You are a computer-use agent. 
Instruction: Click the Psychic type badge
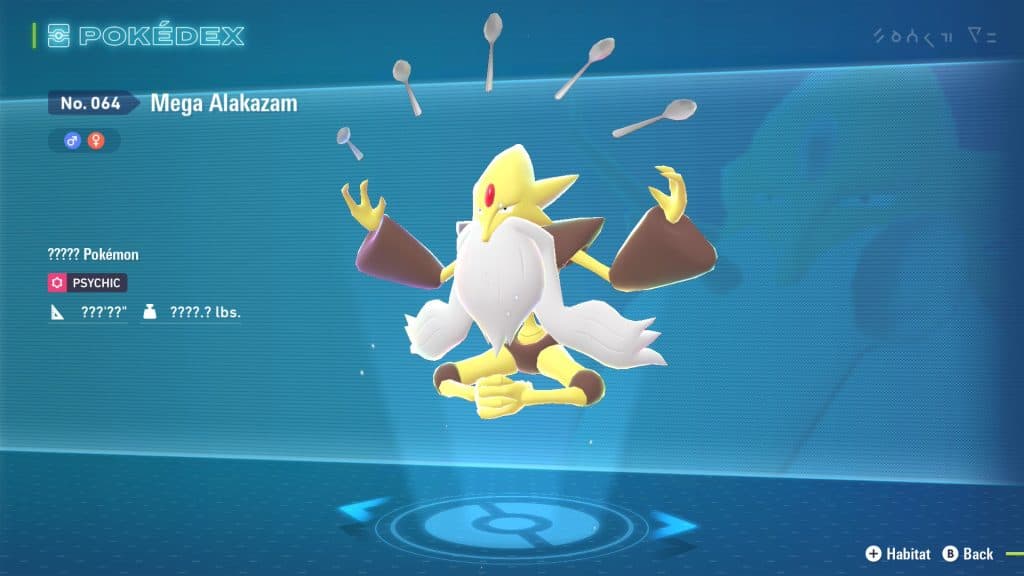88,283
